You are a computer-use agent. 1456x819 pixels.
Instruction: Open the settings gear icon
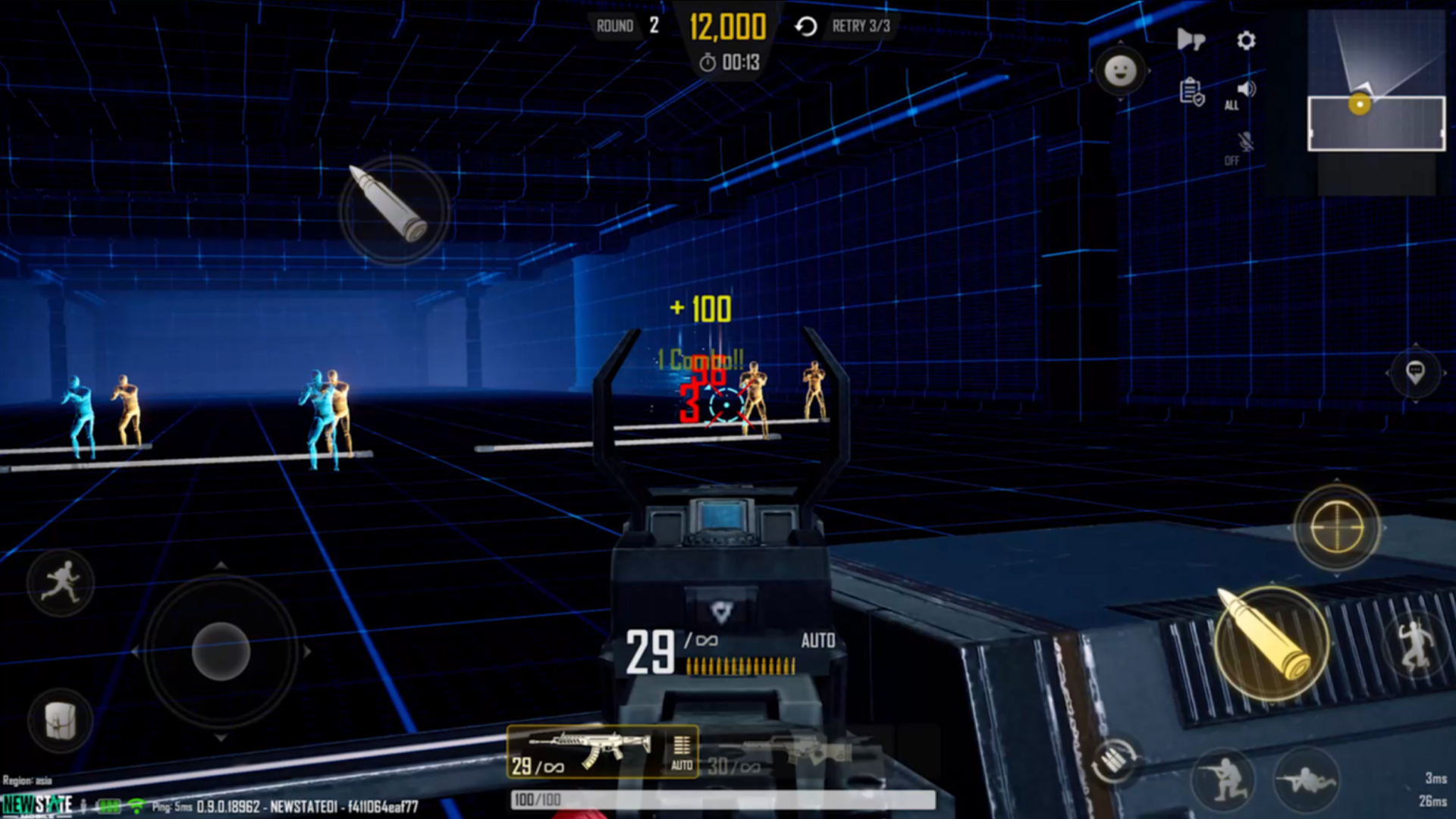1246,40
